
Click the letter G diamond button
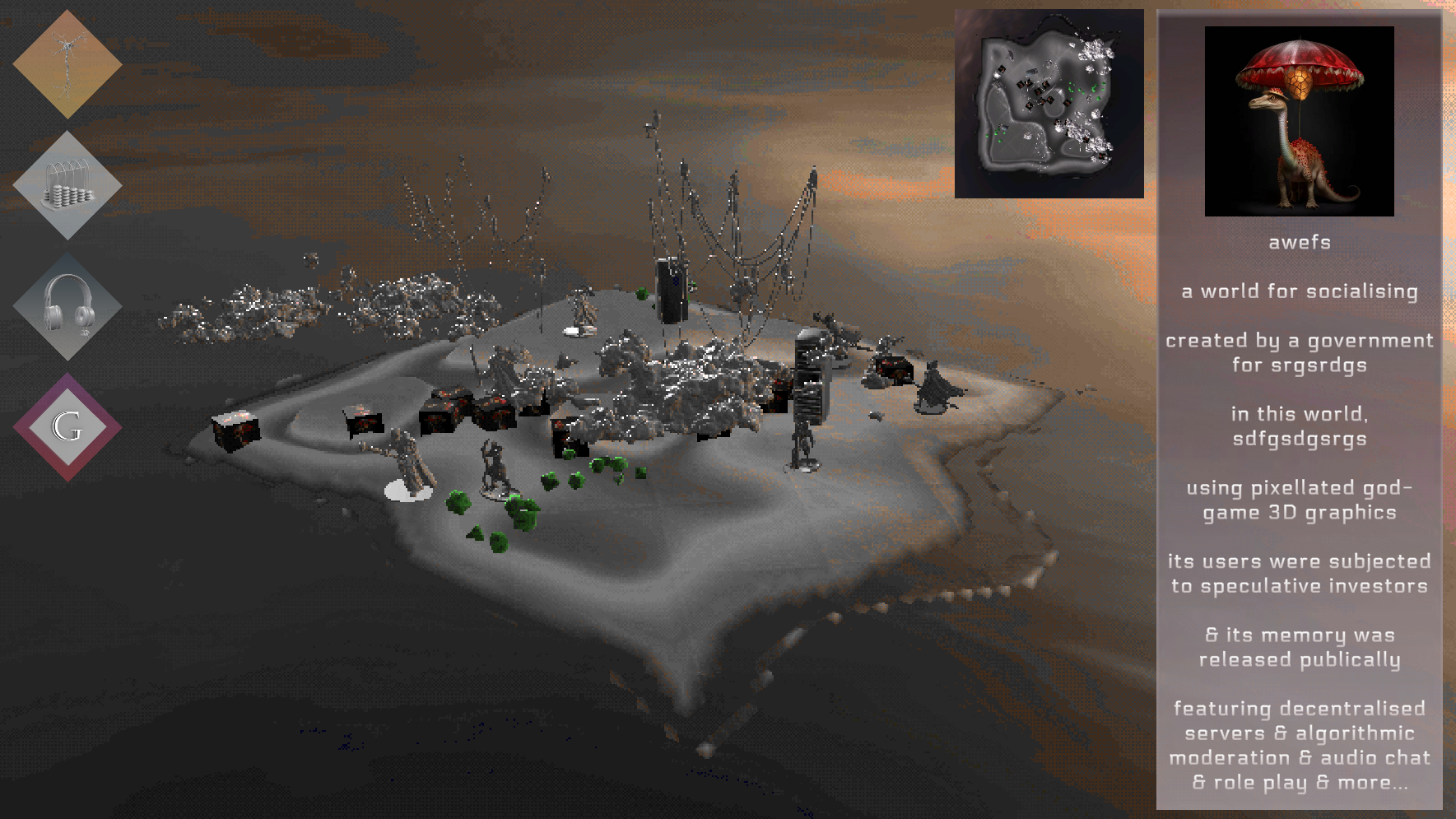coord(67,427)
